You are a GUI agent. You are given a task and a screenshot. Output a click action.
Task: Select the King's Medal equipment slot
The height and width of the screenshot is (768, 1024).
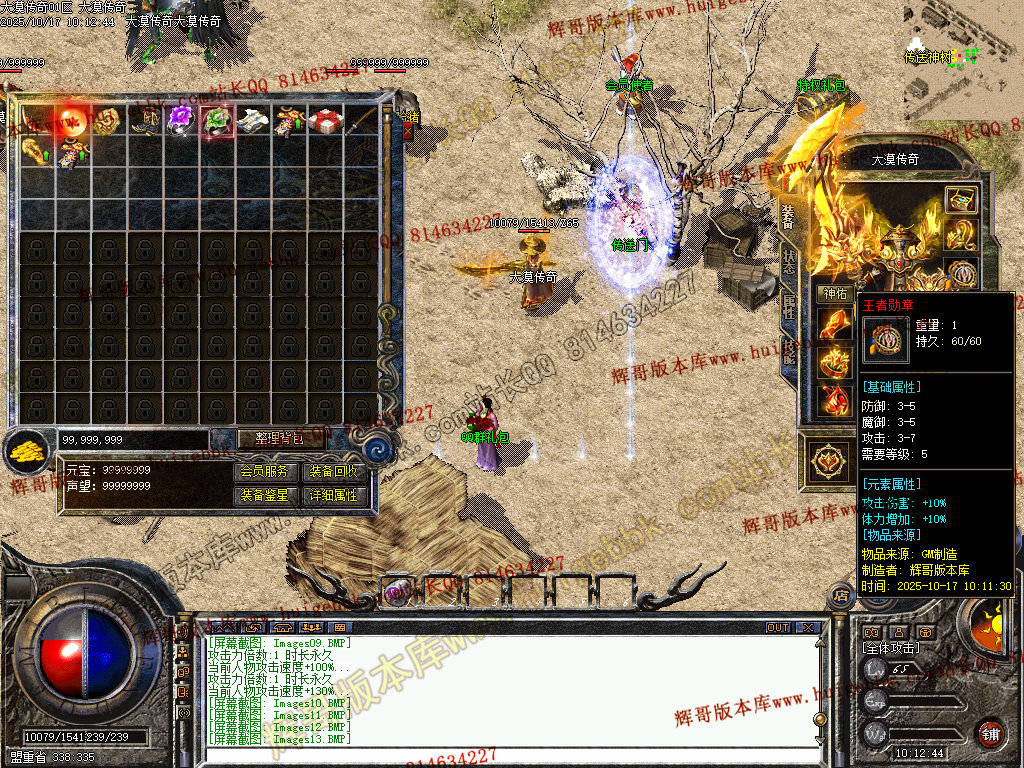tap(961, 274)
